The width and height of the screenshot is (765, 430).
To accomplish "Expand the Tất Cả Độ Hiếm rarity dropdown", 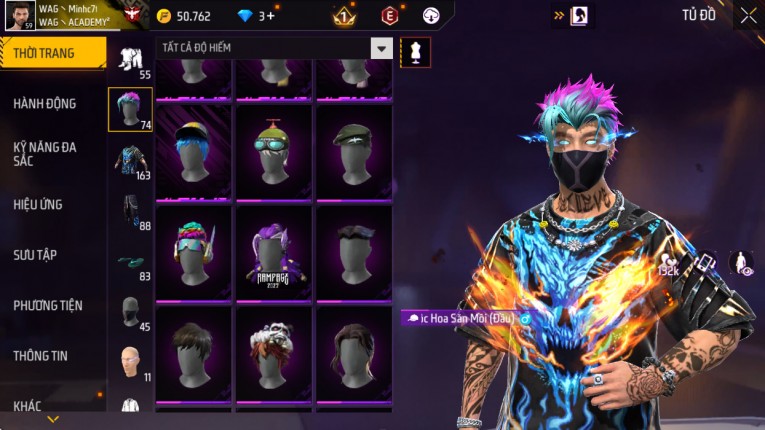I will point(381,48).
